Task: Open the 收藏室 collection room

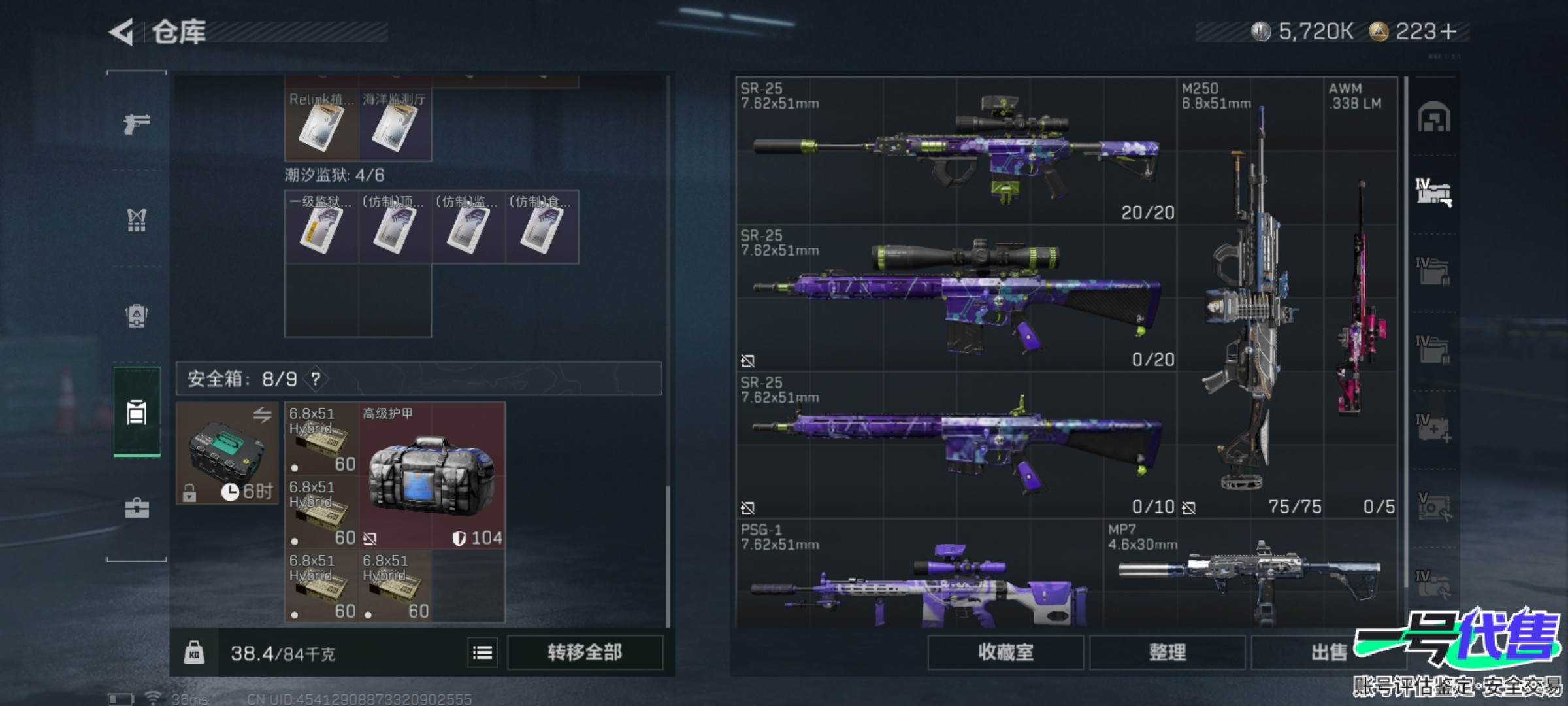Action: (x=1005, y=652)
